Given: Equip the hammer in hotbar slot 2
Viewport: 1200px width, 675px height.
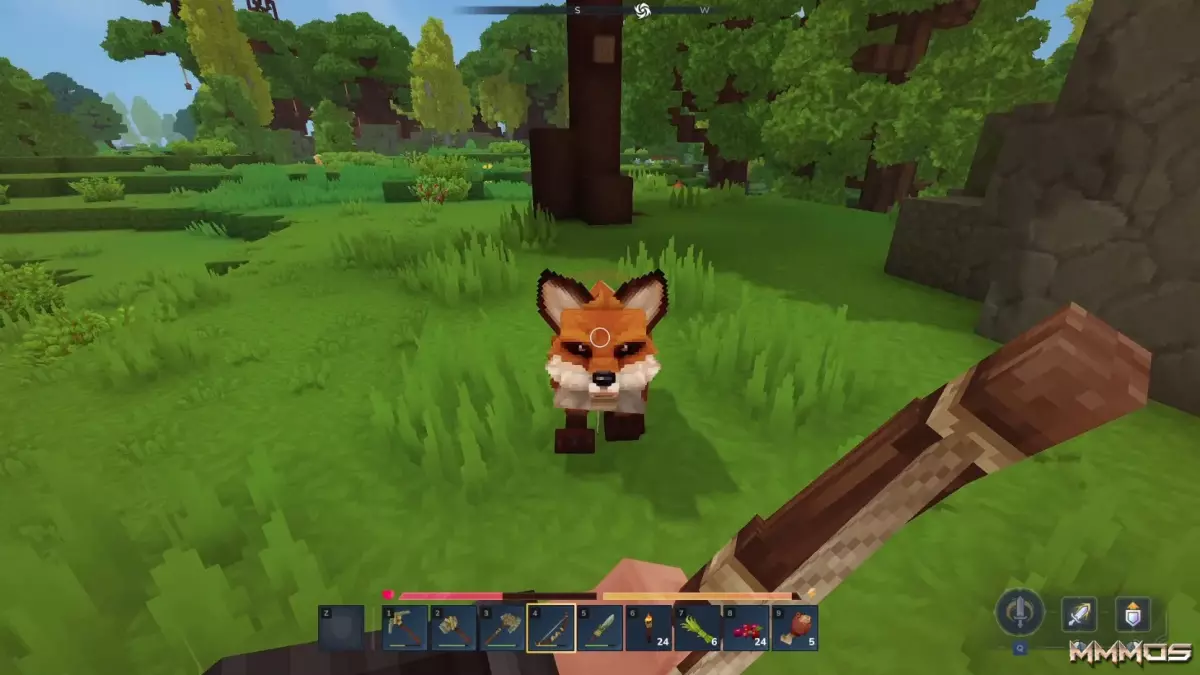Looking at the screenshot, I should pyautogui.click(x=454, y=628).
